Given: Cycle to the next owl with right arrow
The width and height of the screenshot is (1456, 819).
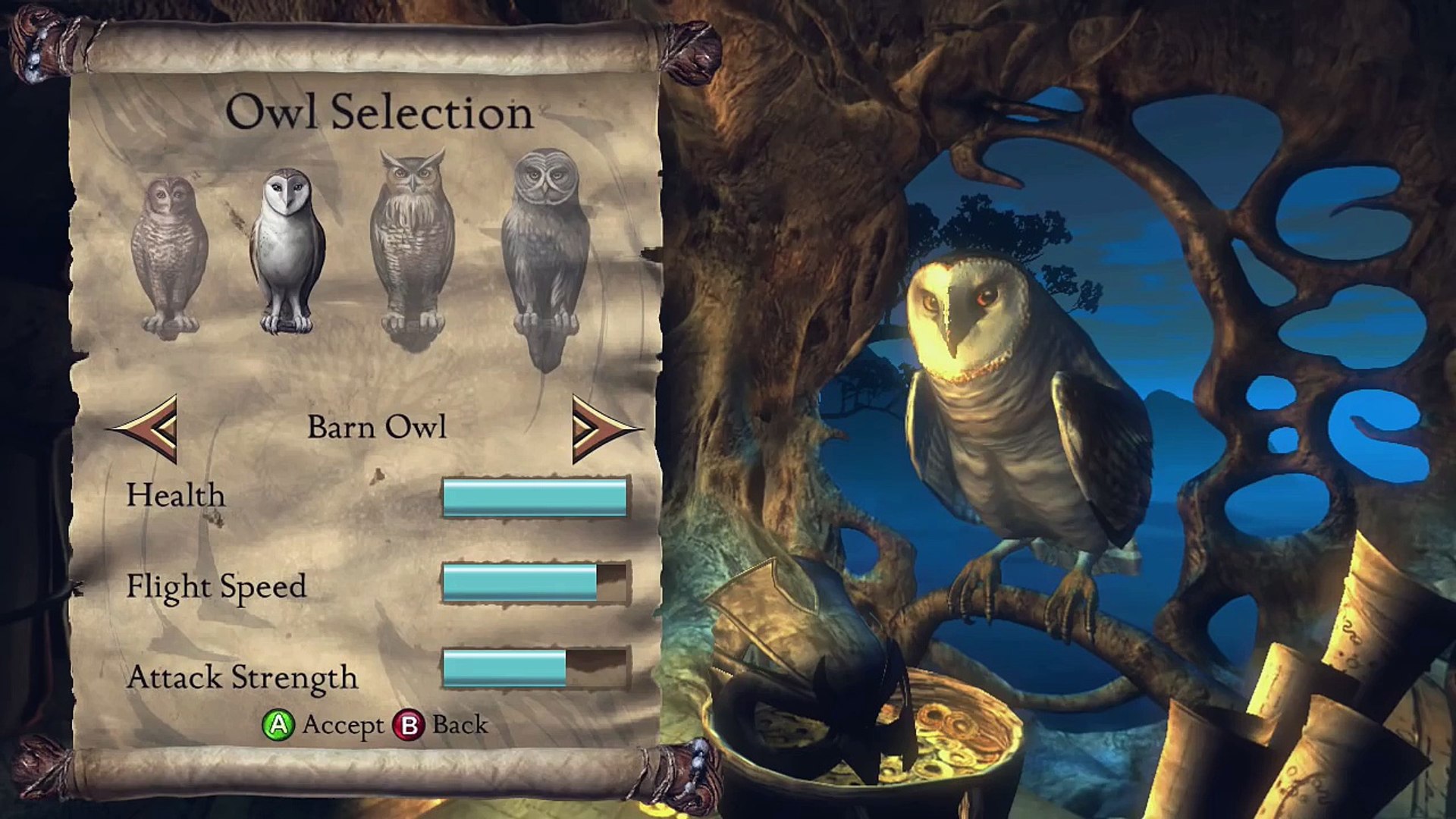Looking at the screenshot, I should click(x=603, y=428).
